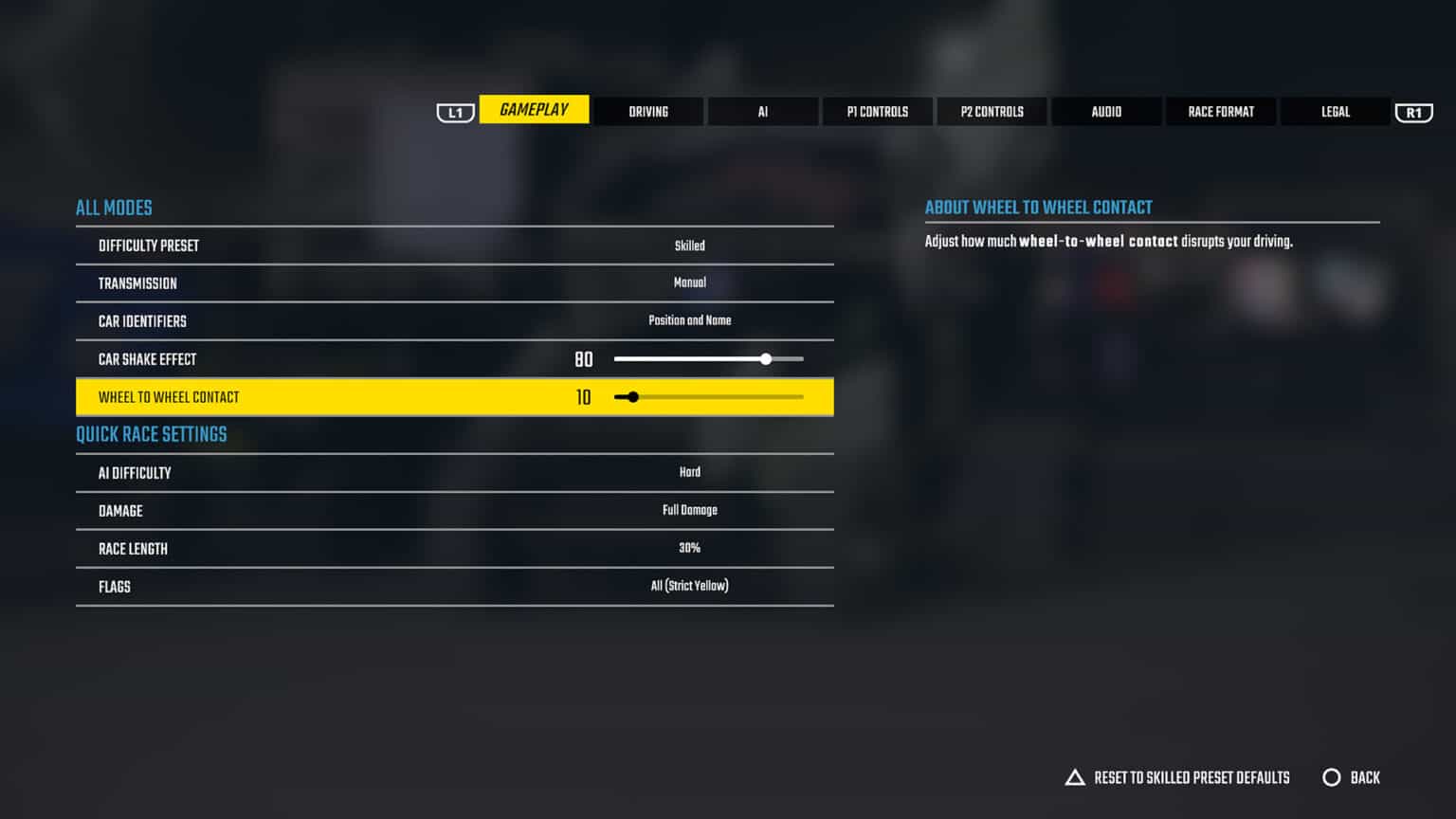This screenshot has width=1456, height=819.
Task: Click the Damage setting showing Full Damage
Action: click(x=455, y=510)
